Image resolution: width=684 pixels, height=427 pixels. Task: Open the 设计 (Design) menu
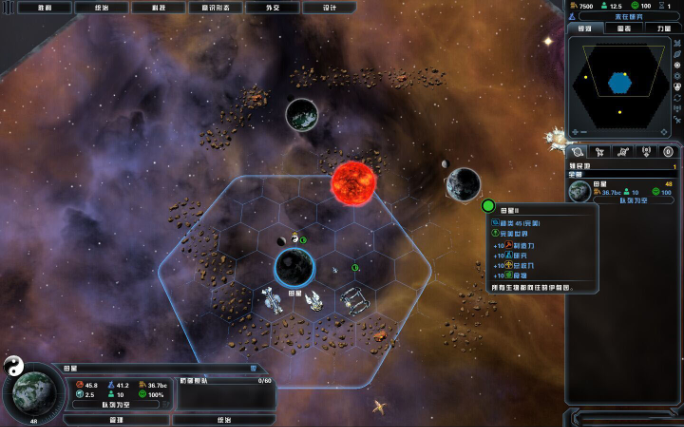pos(328,7)
